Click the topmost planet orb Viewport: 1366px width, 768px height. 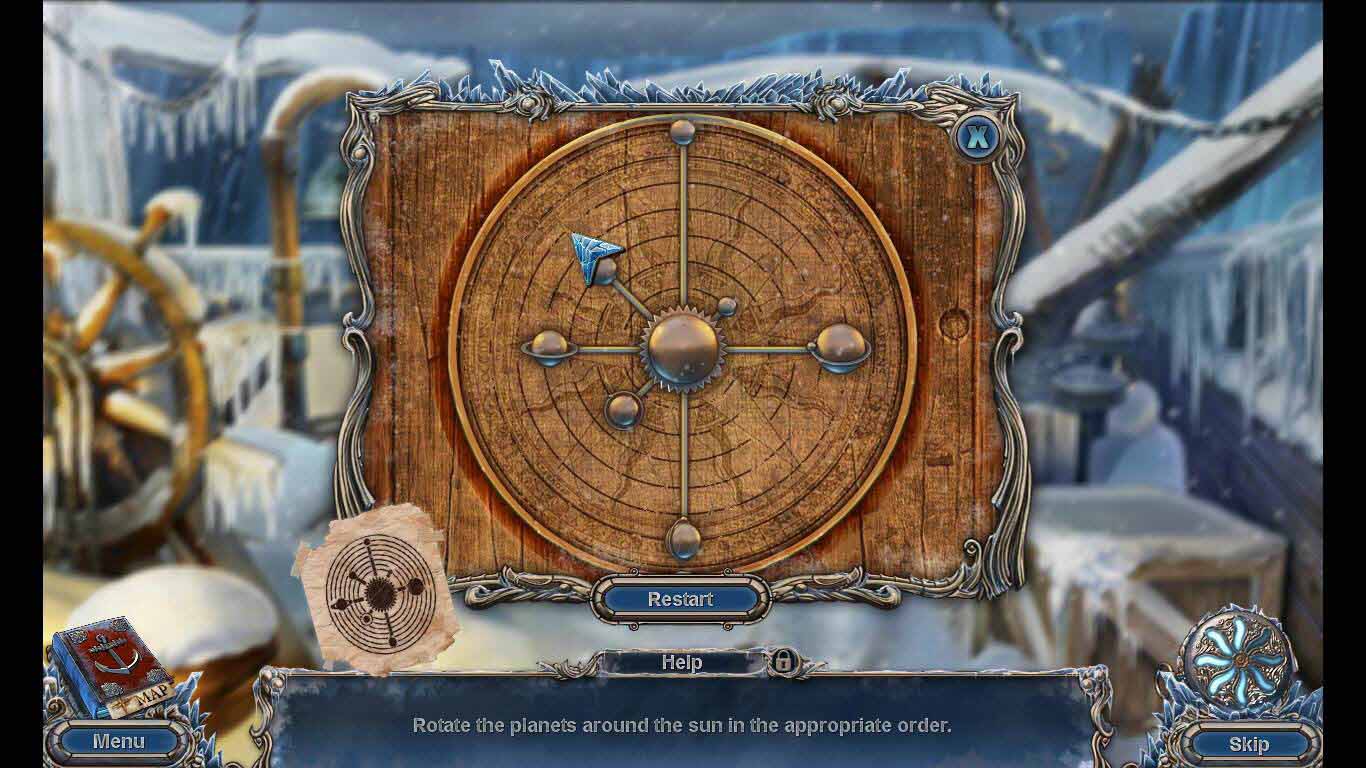685,130
